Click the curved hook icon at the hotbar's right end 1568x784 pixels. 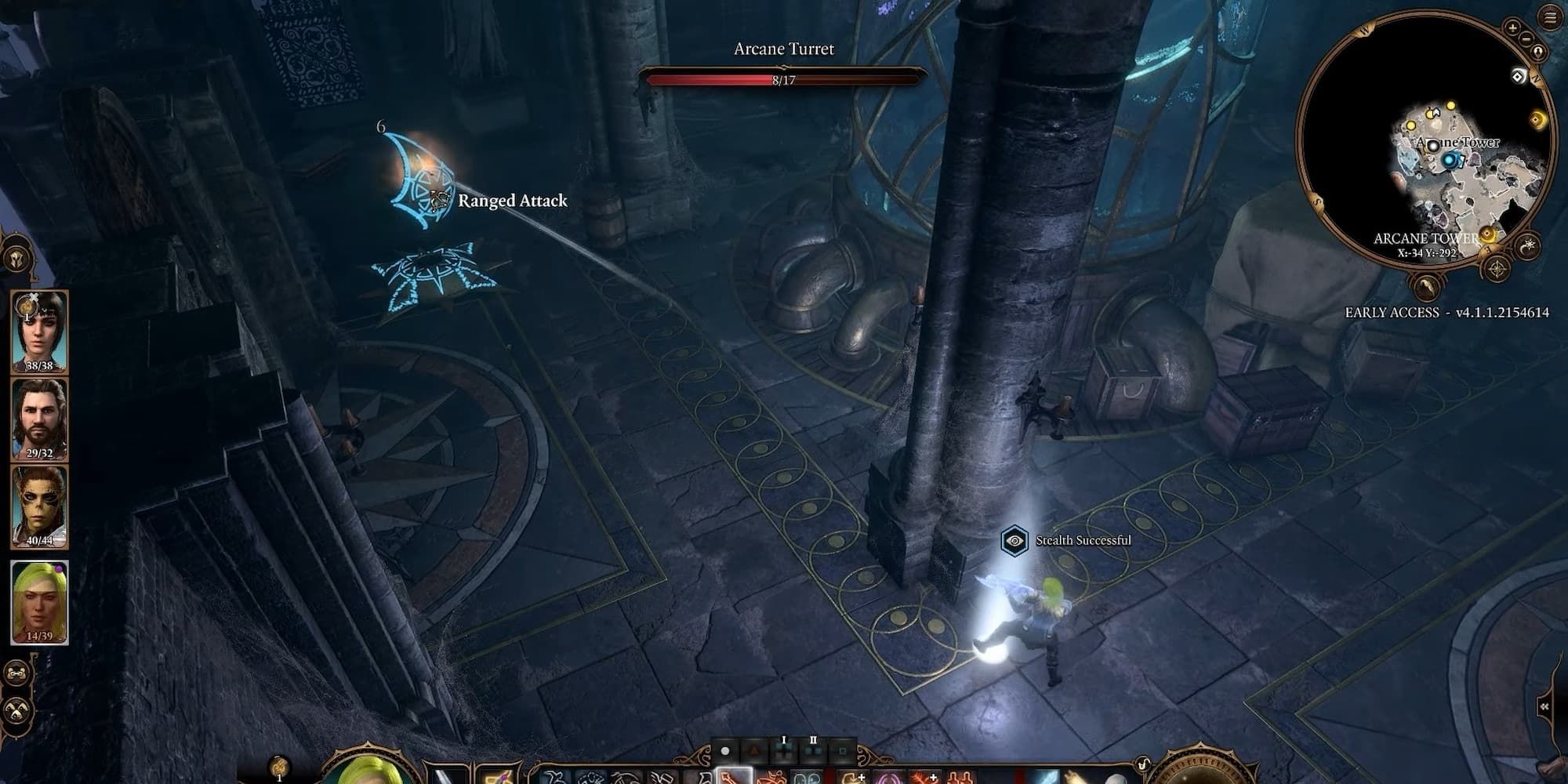tap(1143, 763)
